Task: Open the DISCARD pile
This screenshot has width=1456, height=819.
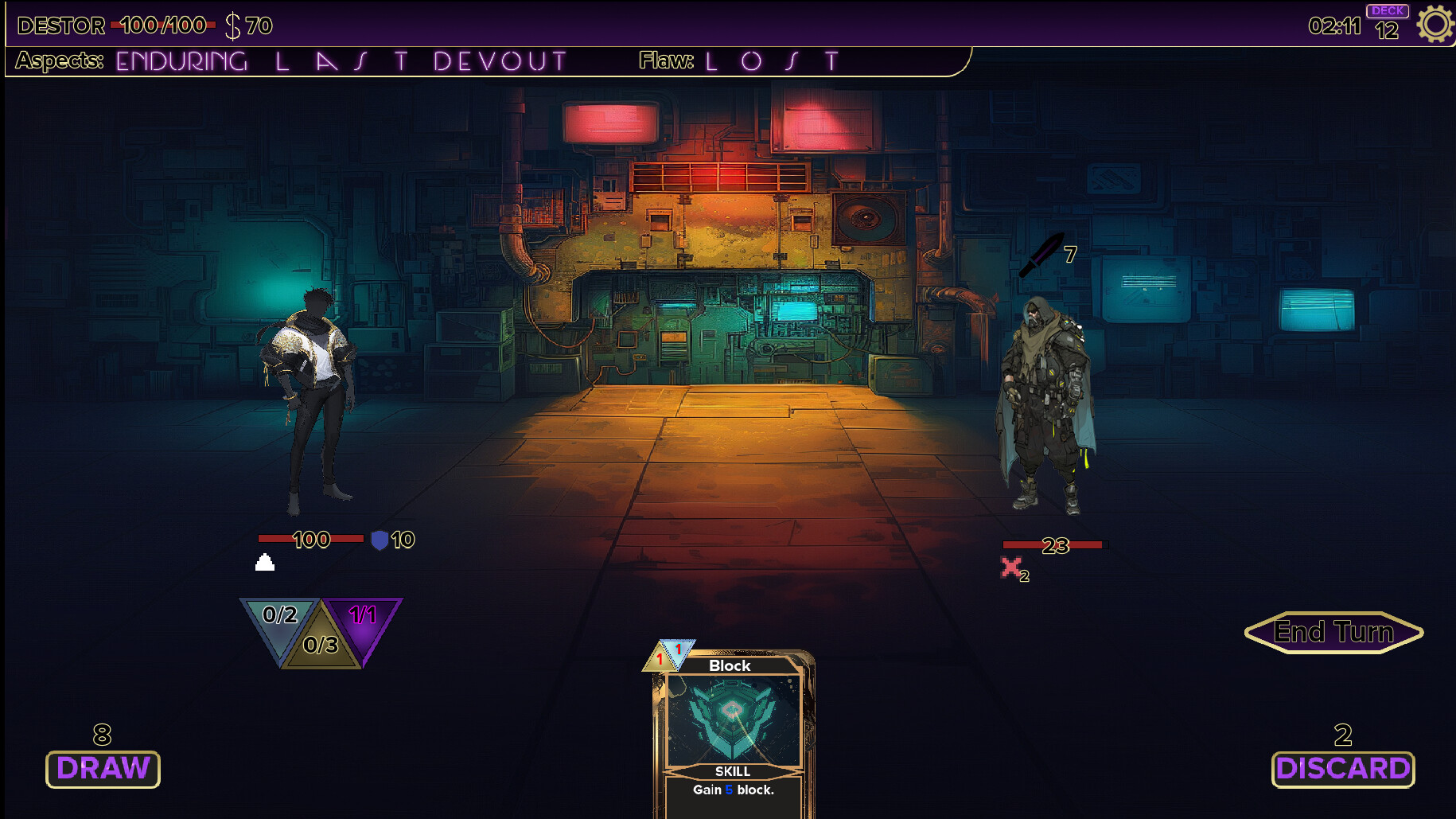Action: 1343,769
